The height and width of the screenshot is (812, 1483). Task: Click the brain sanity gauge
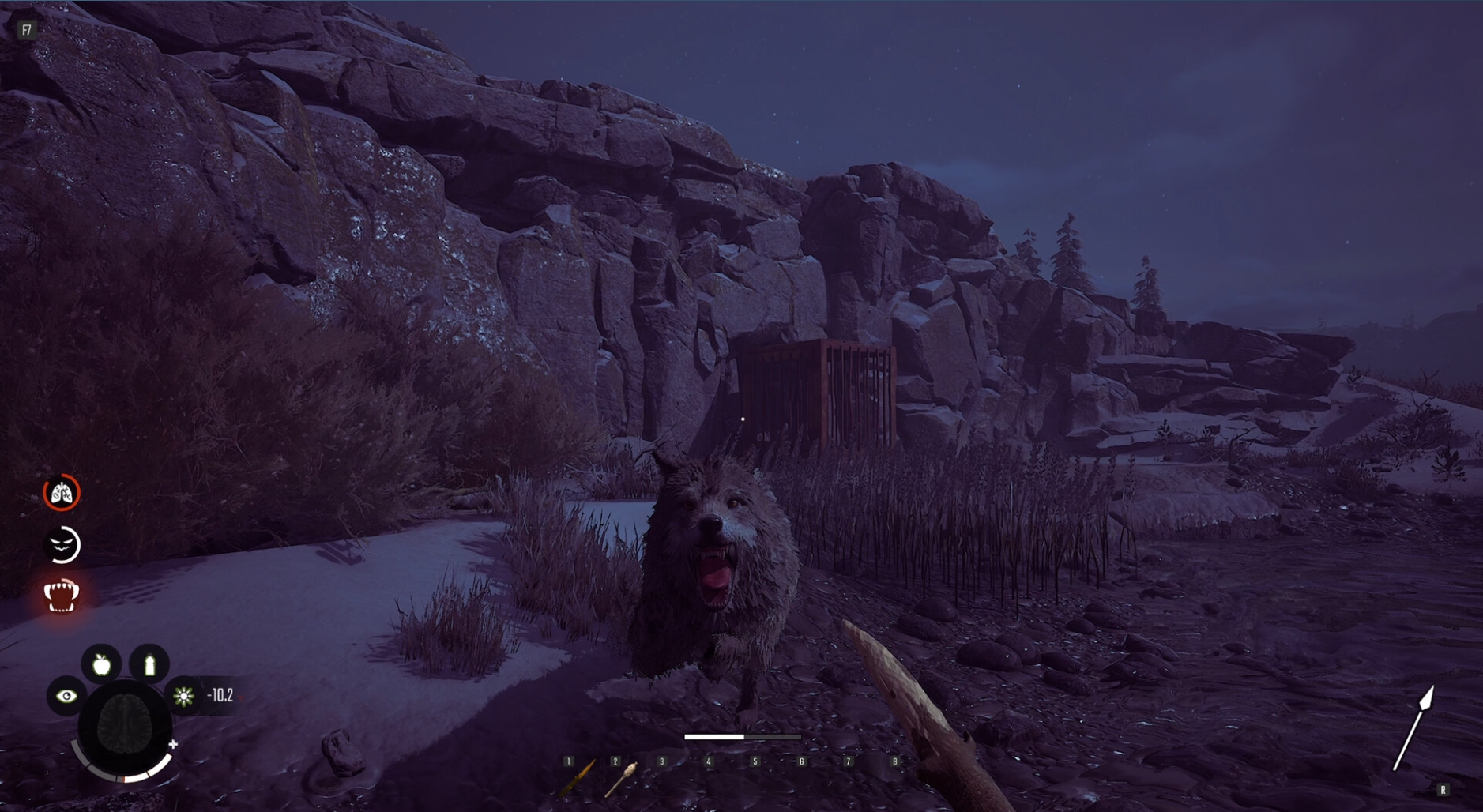pyautogui.click(x=125, y=726)
